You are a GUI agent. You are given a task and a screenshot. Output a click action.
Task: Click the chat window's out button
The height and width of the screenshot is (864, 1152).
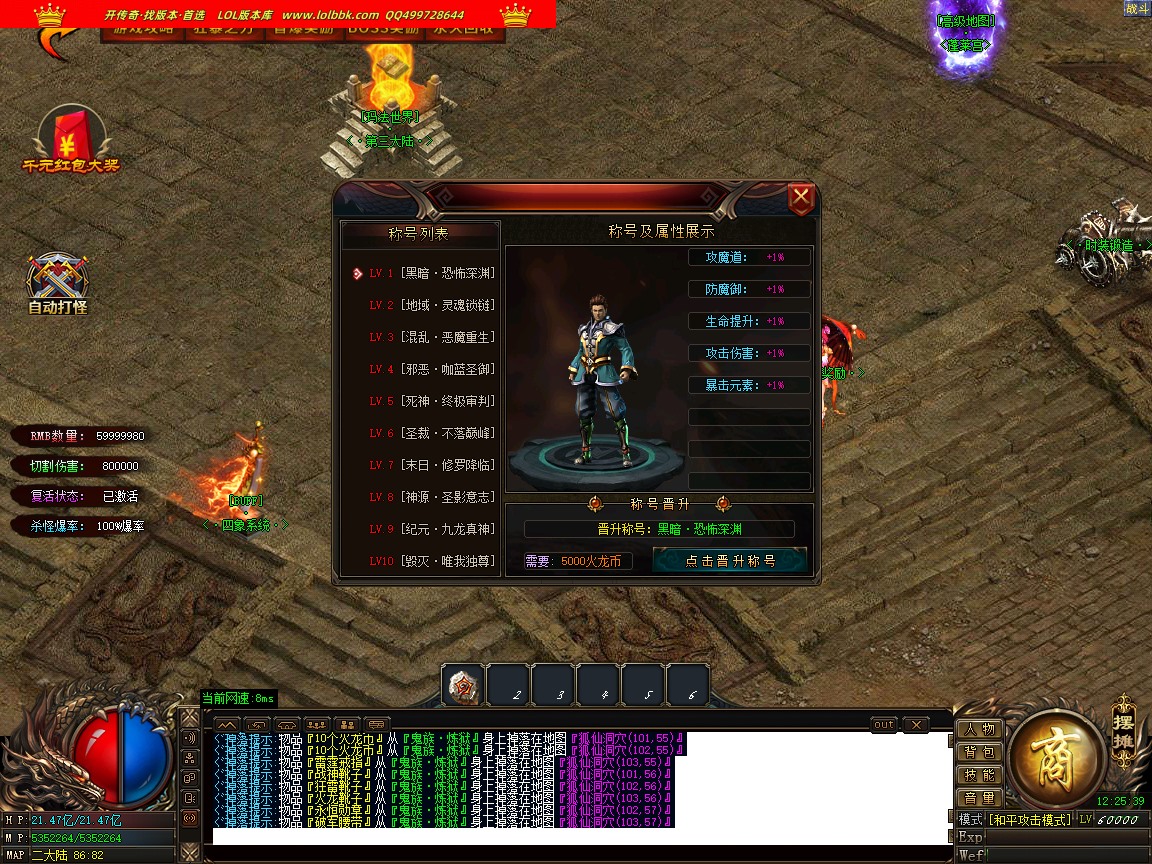pos(884,725)
